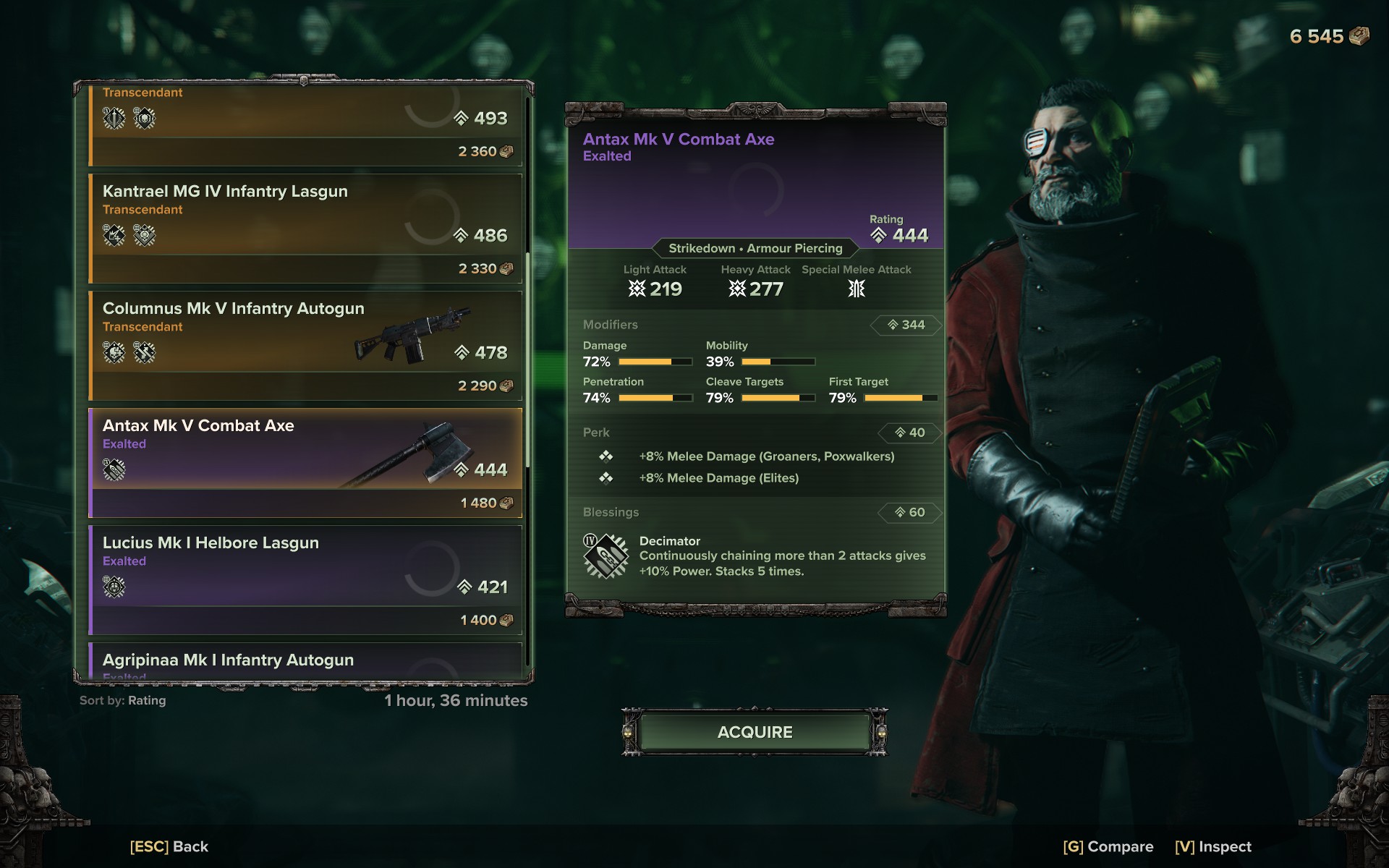Select the Agripinaa Mk I Infantry Autogun

tap(305, 661)
